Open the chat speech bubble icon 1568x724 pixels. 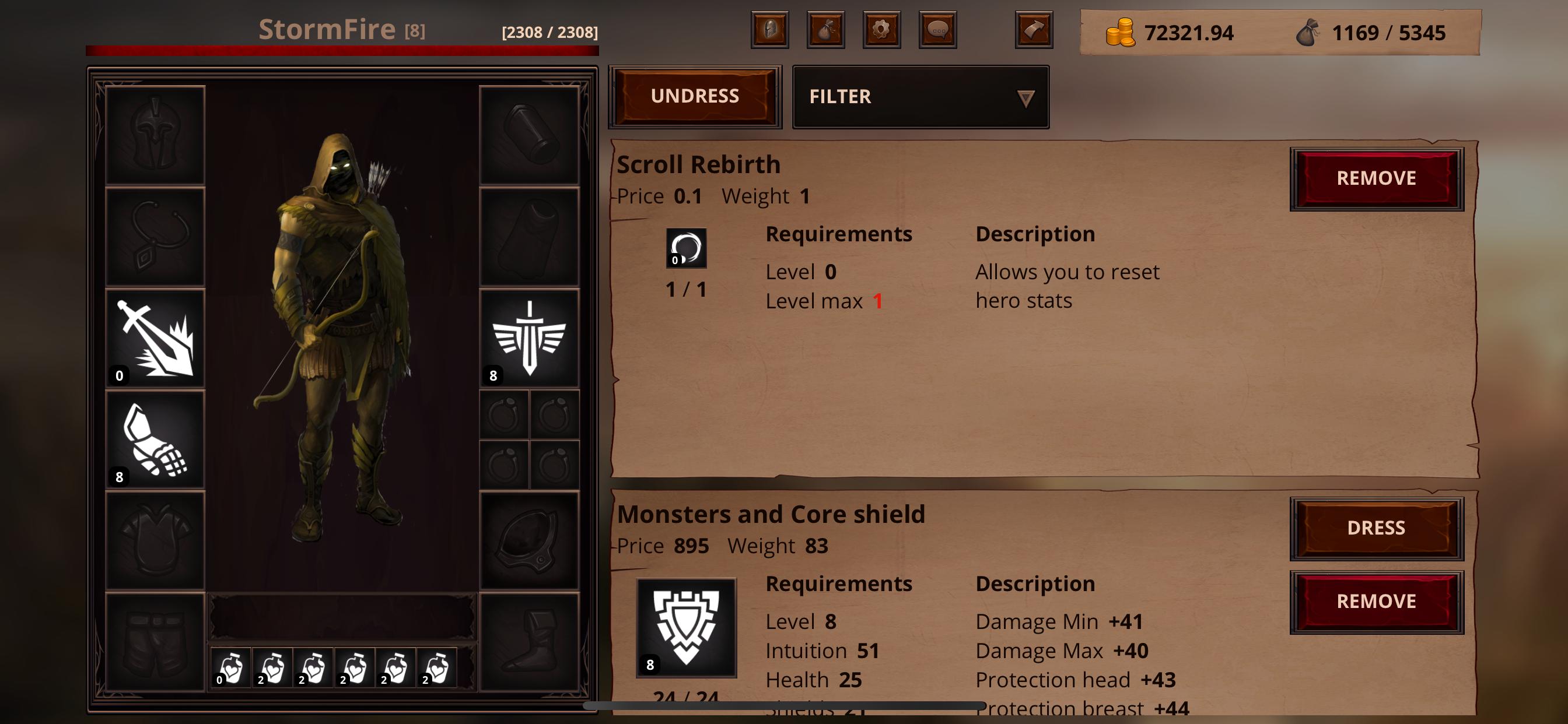tap(937, 30)
